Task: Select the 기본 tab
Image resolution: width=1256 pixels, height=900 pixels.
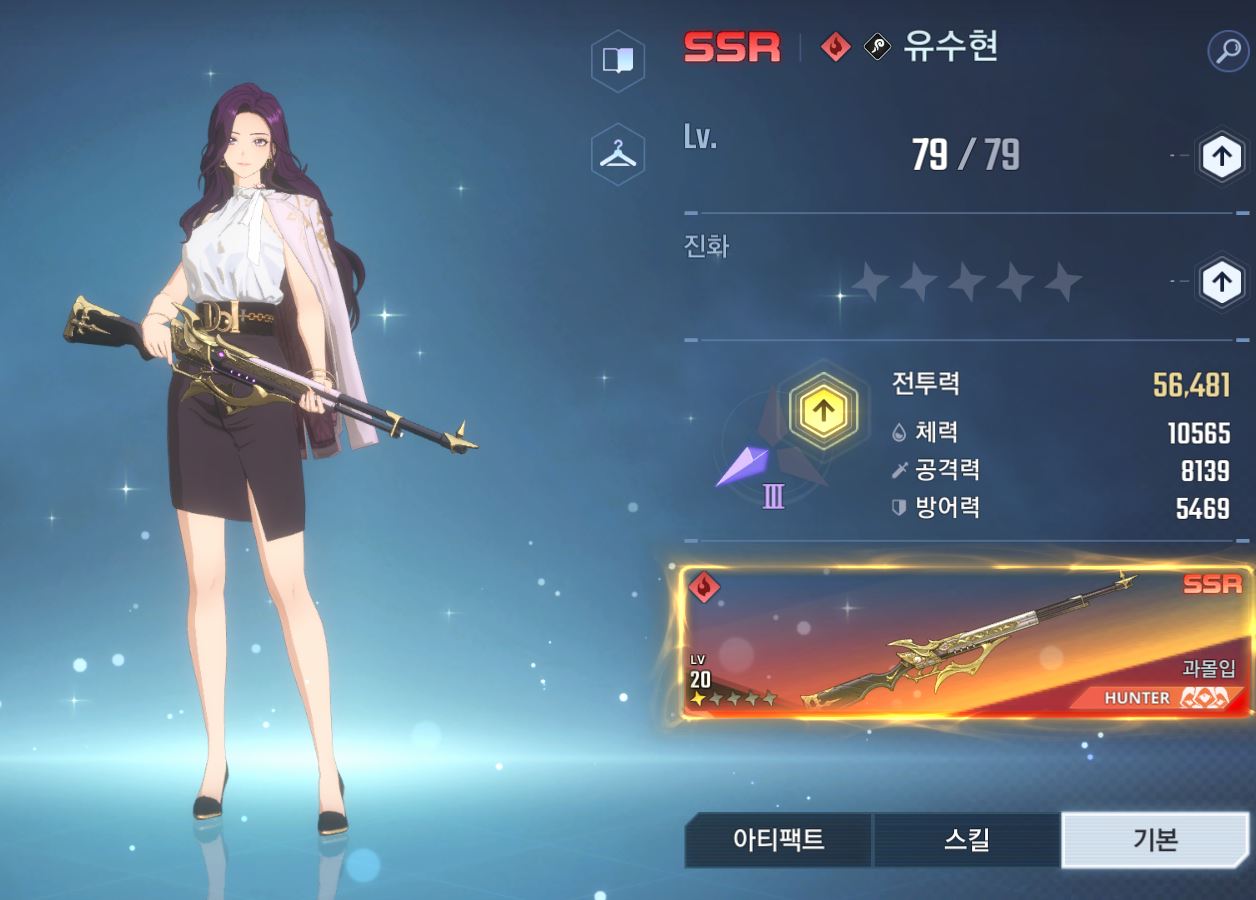Action: [1154, 840]
